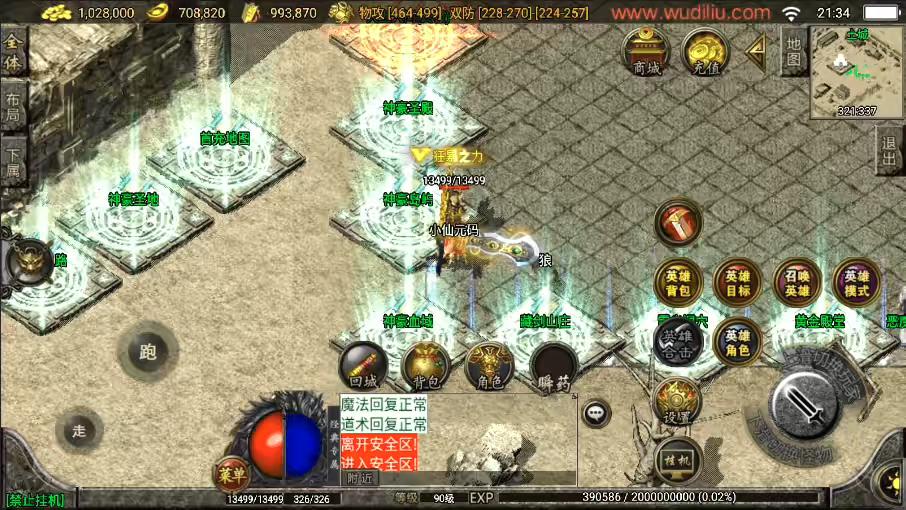Open the 商城 shop
This screenshot has height=510, width=906.
tap(646, 52)
